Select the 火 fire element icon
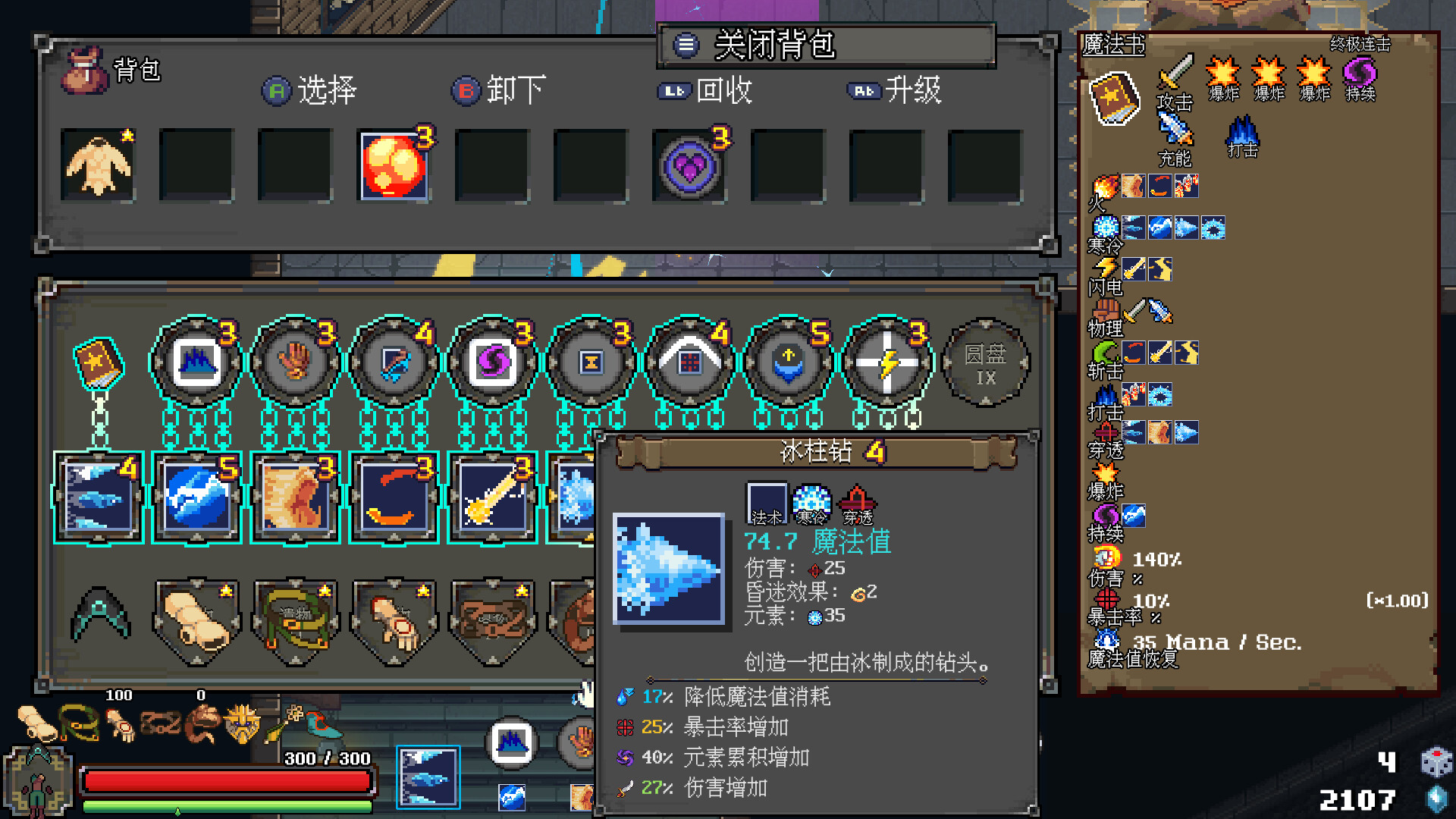 pyautogui.click(x=1104, y=184)
